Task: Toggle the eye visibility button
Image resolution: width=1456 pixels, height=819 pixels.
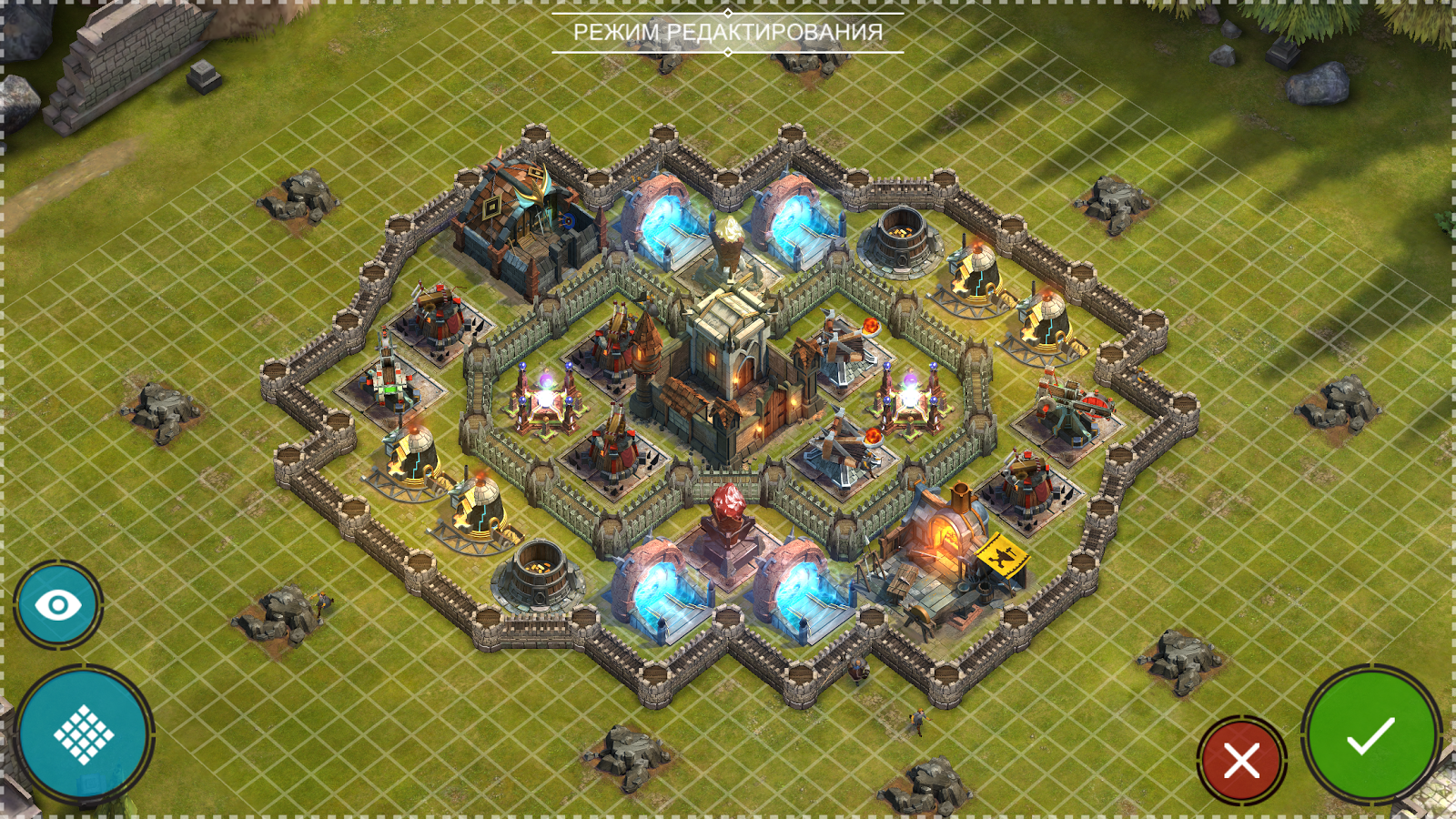Action: point(57,605)
